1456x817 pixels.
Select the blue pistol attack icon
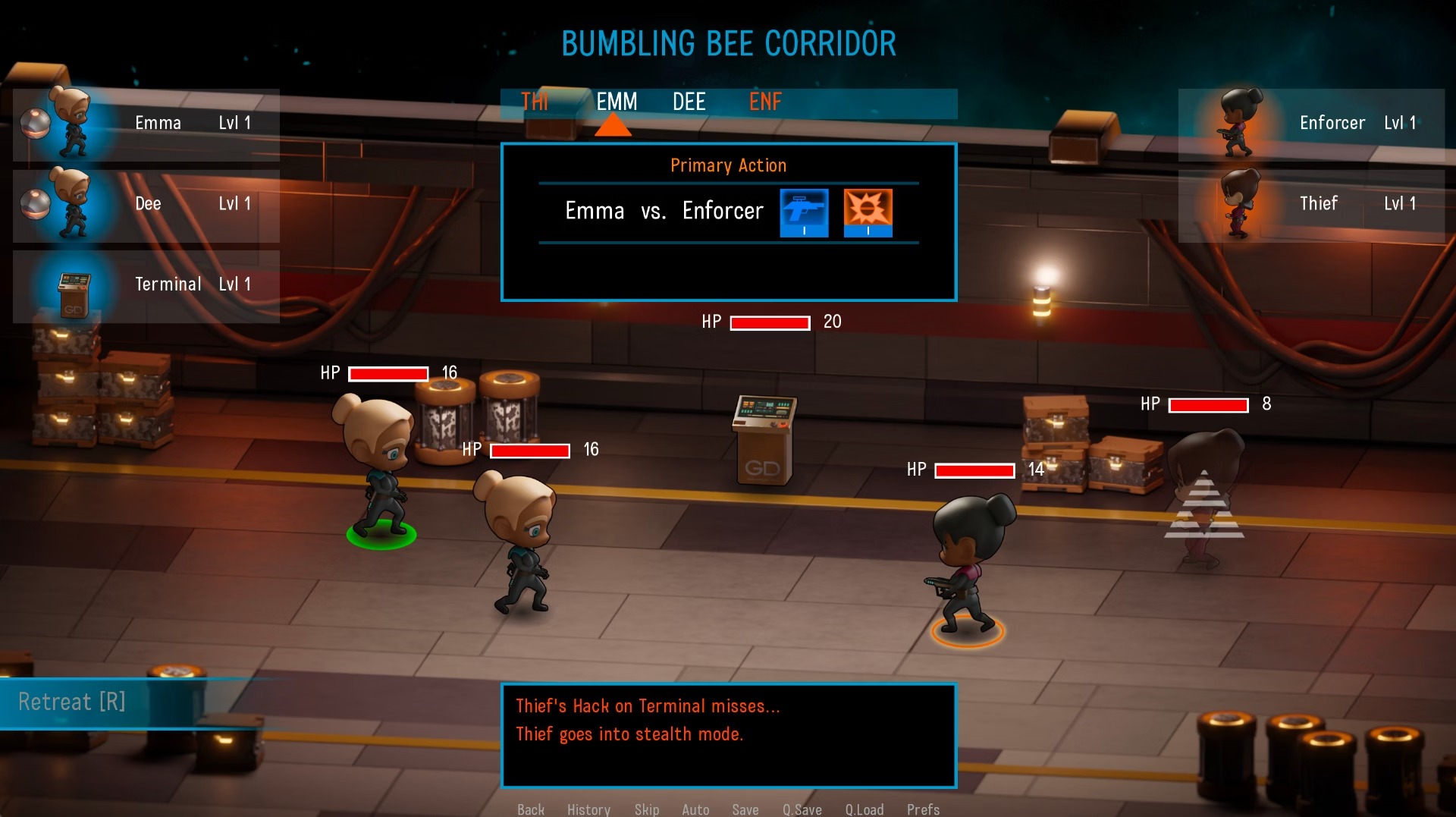click(804, 212)
